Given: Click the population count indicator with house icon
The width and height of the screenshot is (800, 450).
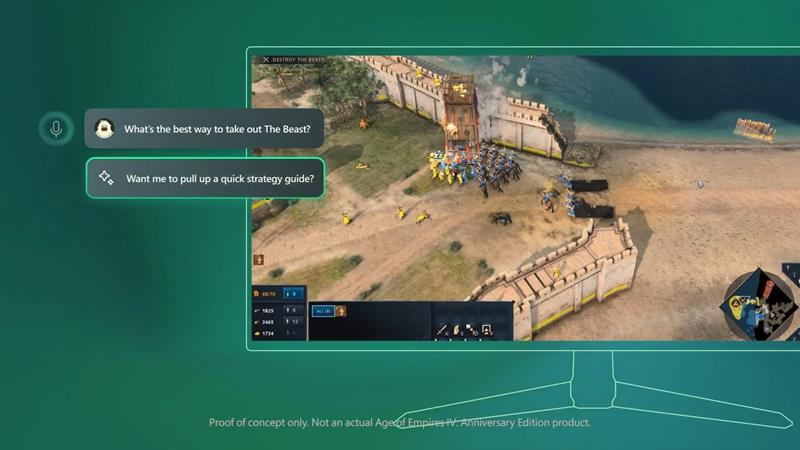Looking at the screenshot, I should (x=265, y=294).
